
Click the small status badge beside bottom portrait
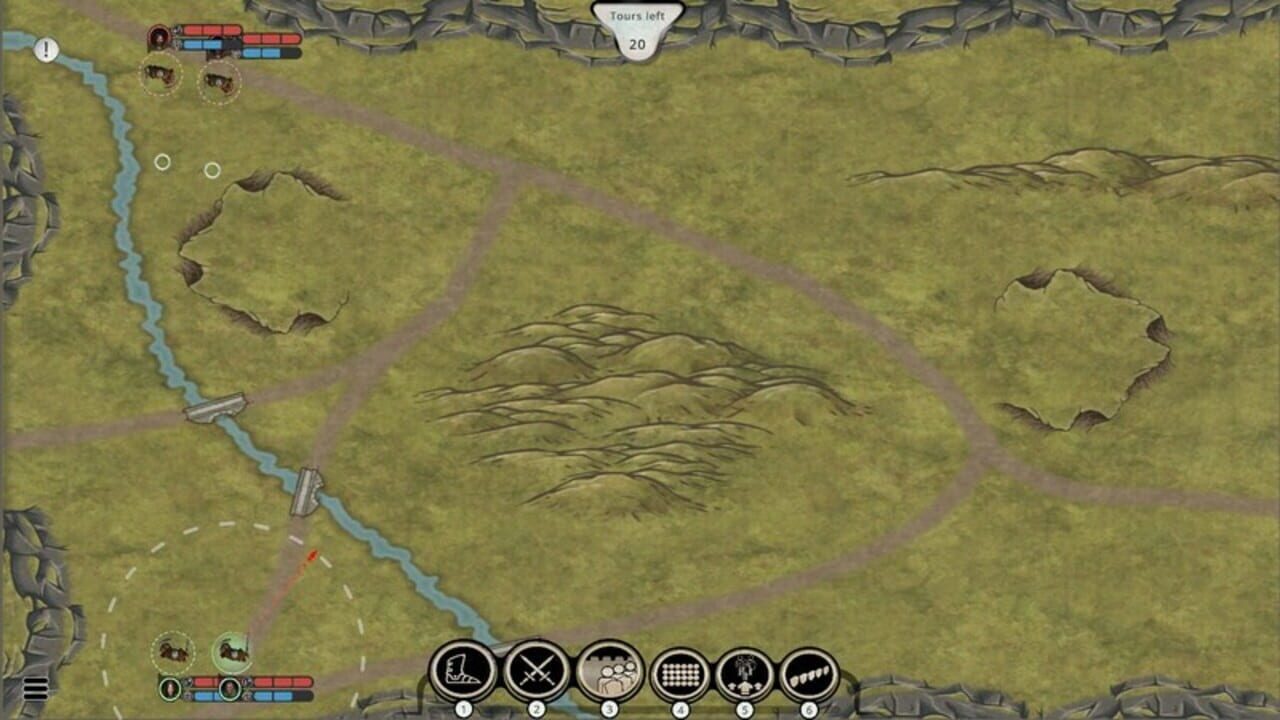pos(188,682)
